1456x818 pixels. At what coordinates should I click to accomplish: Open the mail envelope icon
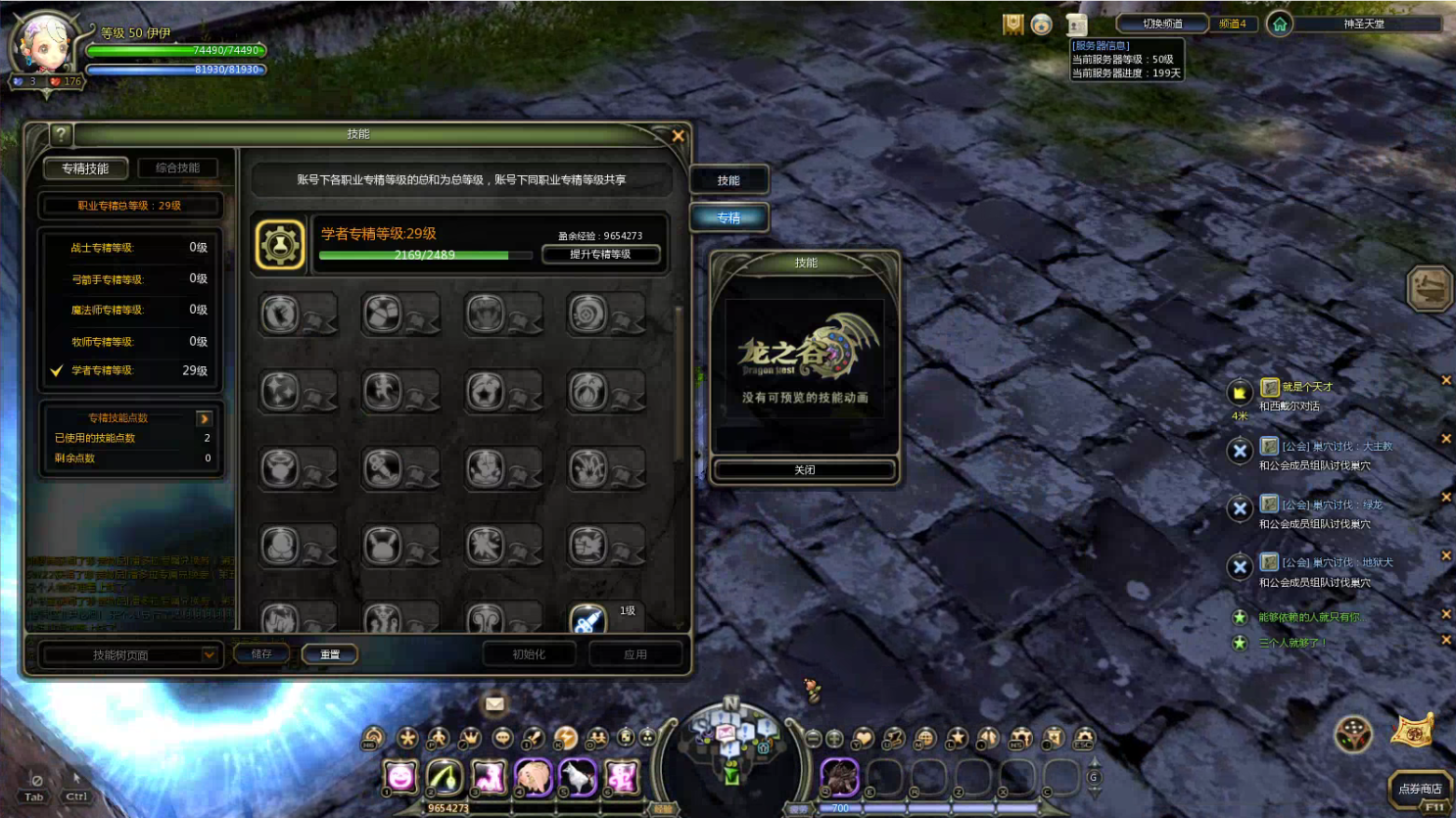pyautogui.click(x=494, y=703)
